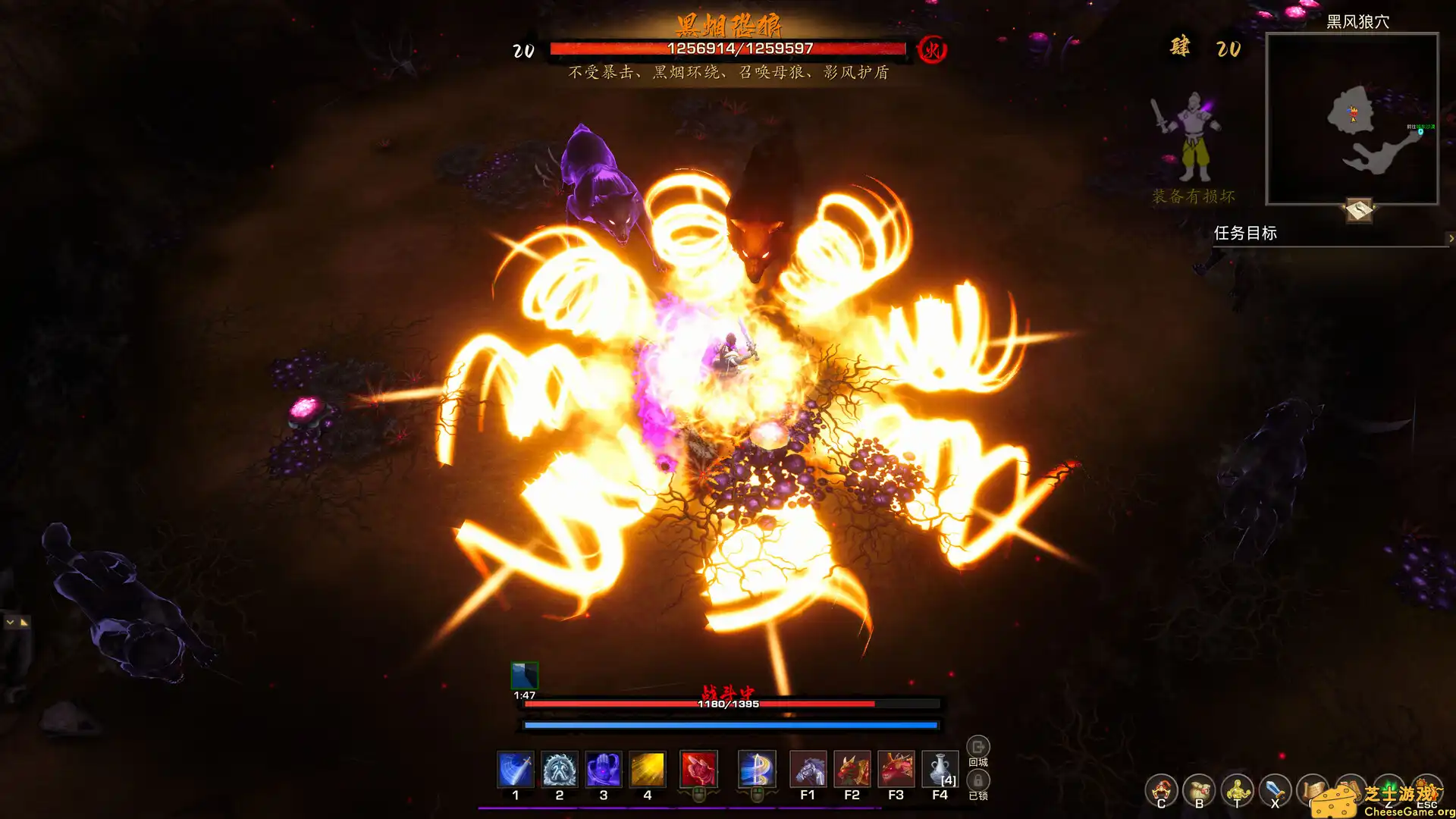Open the blue sword skills menu
The width and height of the screenshot is (1456, 819).
point(1275,791)
